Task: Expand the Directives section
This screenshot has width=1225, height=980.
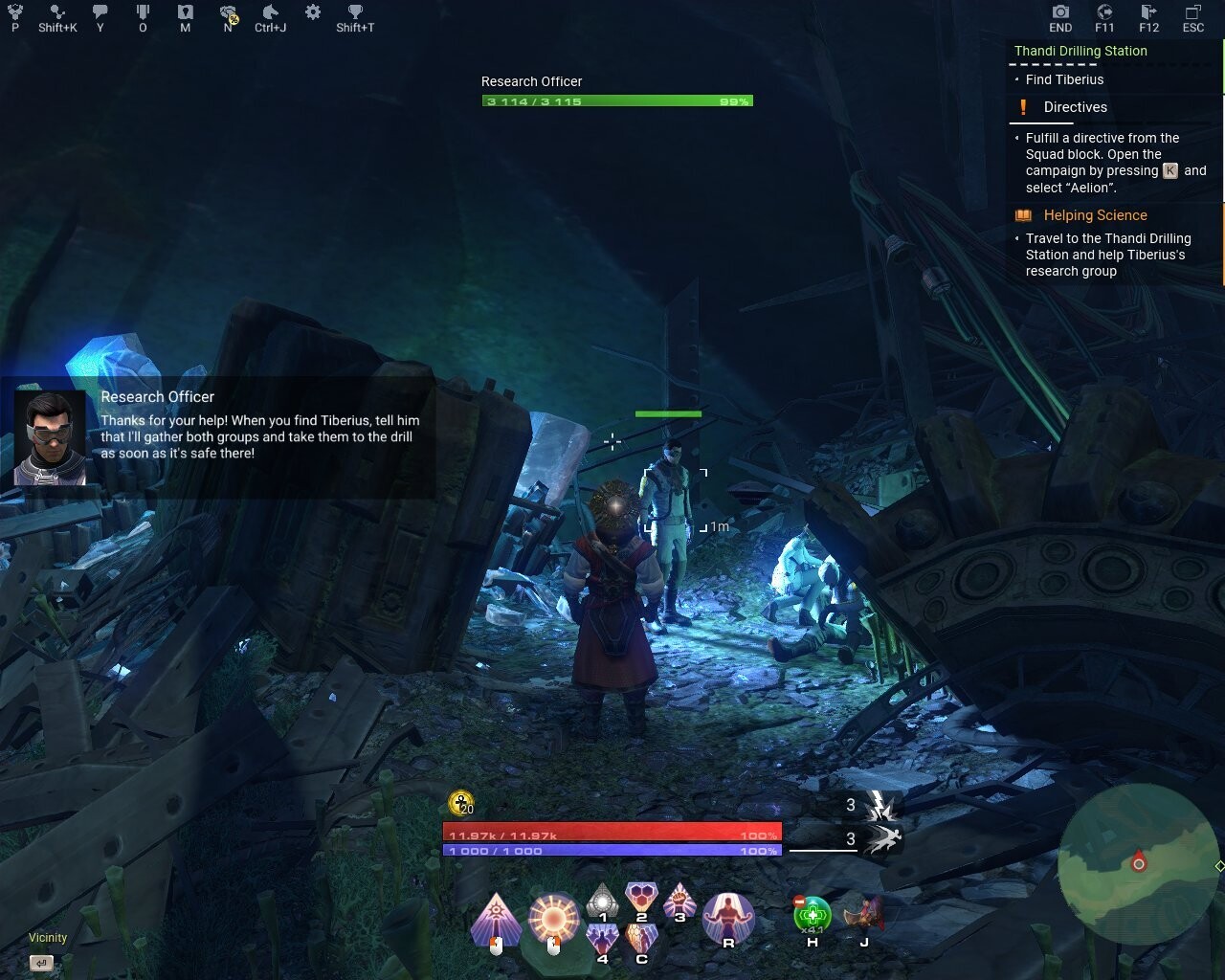Action: (1075, 107)
